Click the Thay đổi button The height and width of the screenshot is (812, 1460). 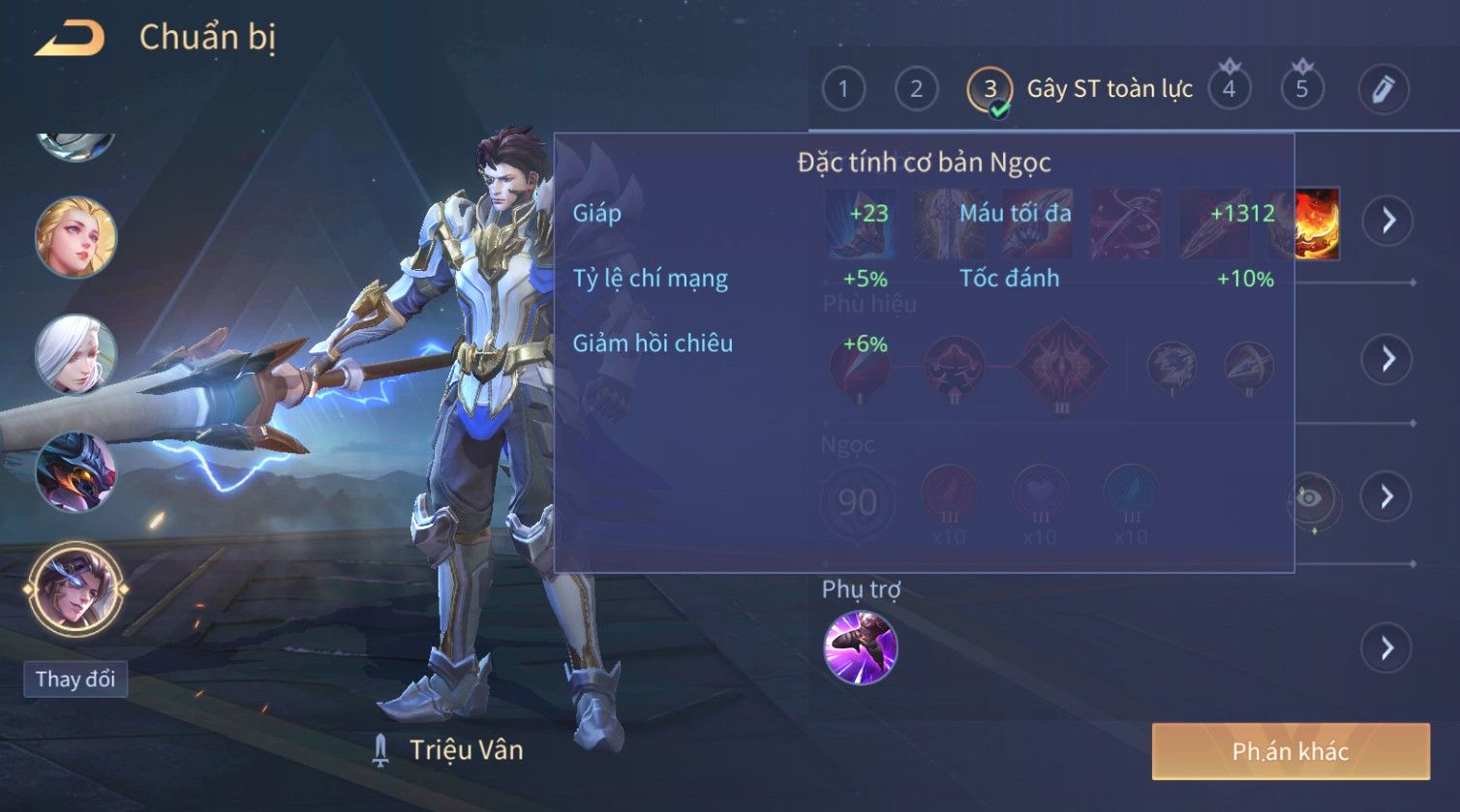pyautogui.click(x=76, y=678)
